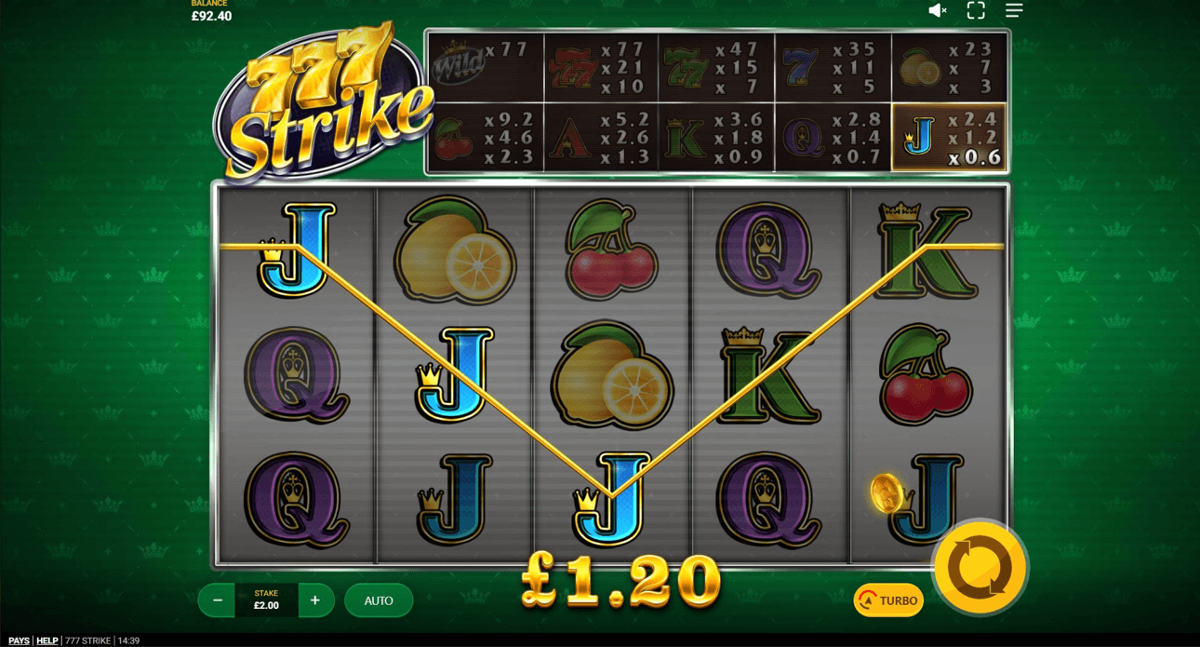The height and width of the screenshot is (647, 1200).
Task: Decrease the stake with the minus button
Action: click(x=217, y=600)
